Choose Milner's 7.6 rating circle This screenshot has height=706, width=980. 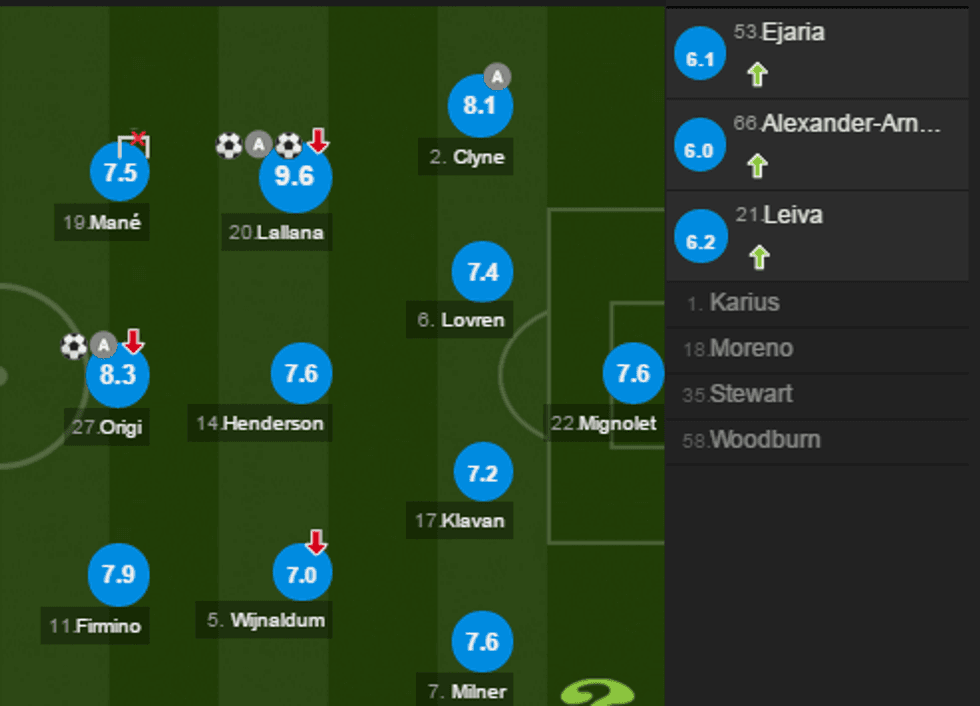(482, 641)
